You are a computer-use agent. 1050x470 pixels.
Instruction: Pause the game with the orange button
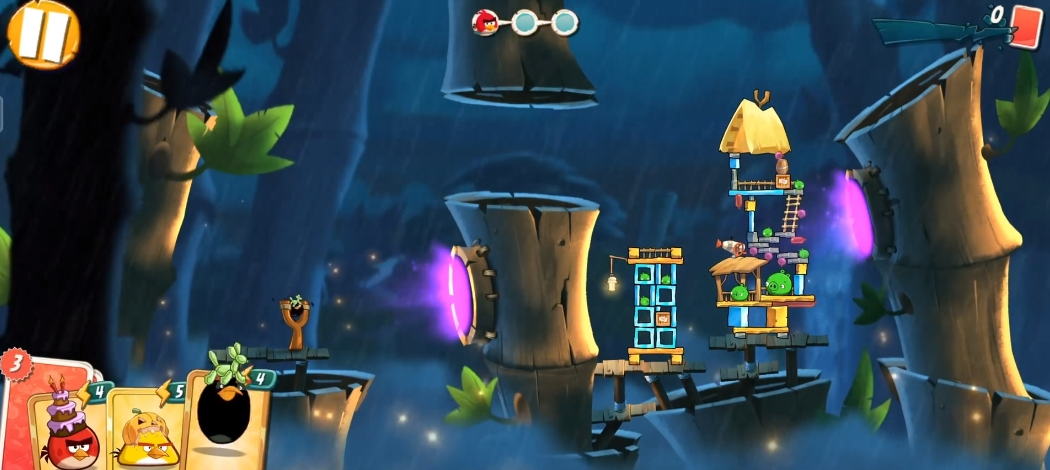43,32
